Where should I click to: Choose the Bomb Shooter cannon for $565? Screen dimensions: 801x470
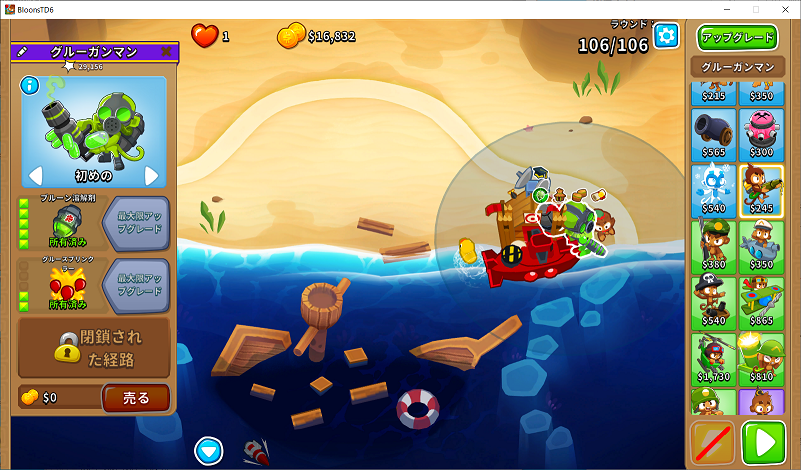(713, 131)
